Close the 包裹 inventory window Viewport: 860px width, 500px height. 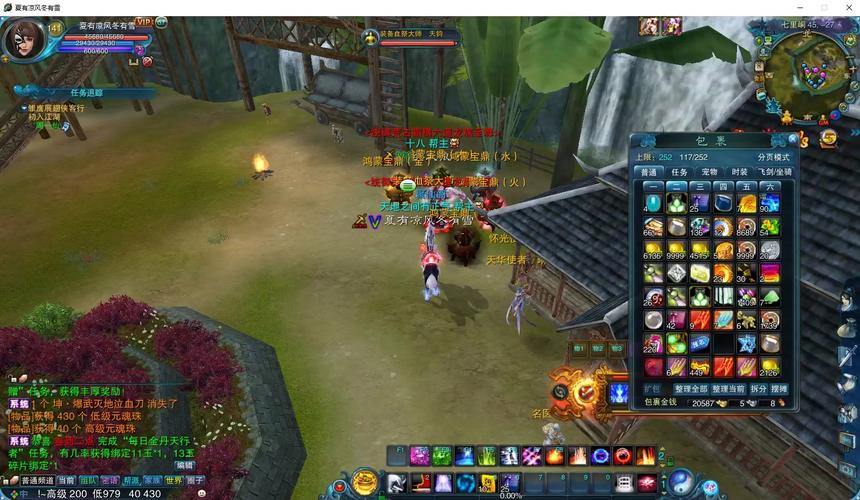pyautogui.click(x=793, y=141)
